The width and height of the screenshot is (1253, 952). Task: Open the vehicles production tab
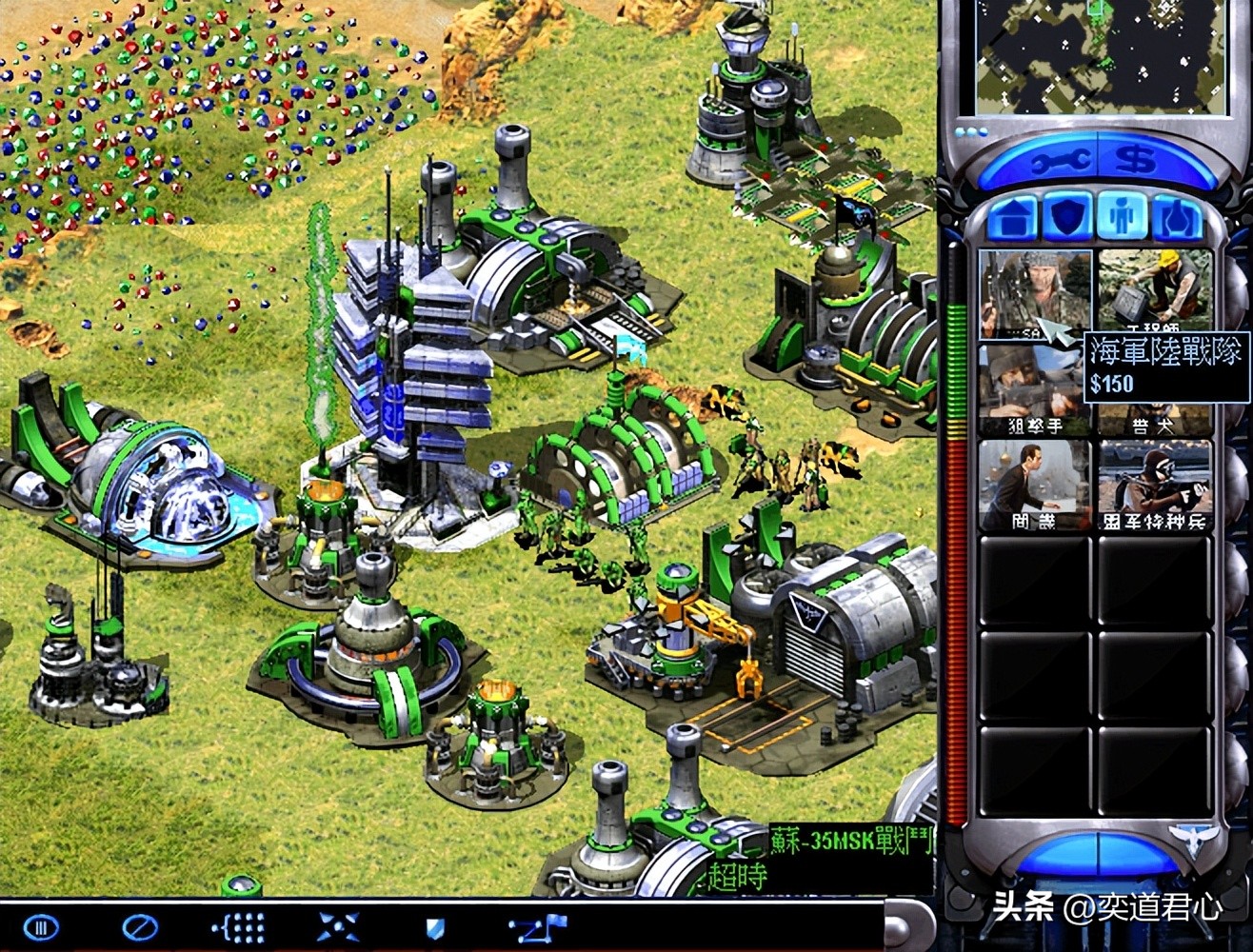pos(1178,218)
